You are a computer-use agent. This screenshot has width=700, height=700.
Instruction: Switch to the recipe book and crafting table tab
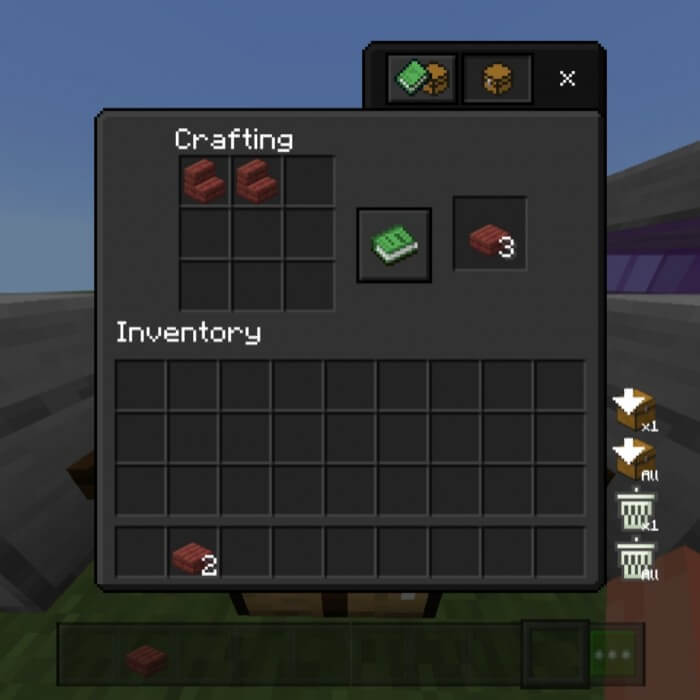pos(421,79)
